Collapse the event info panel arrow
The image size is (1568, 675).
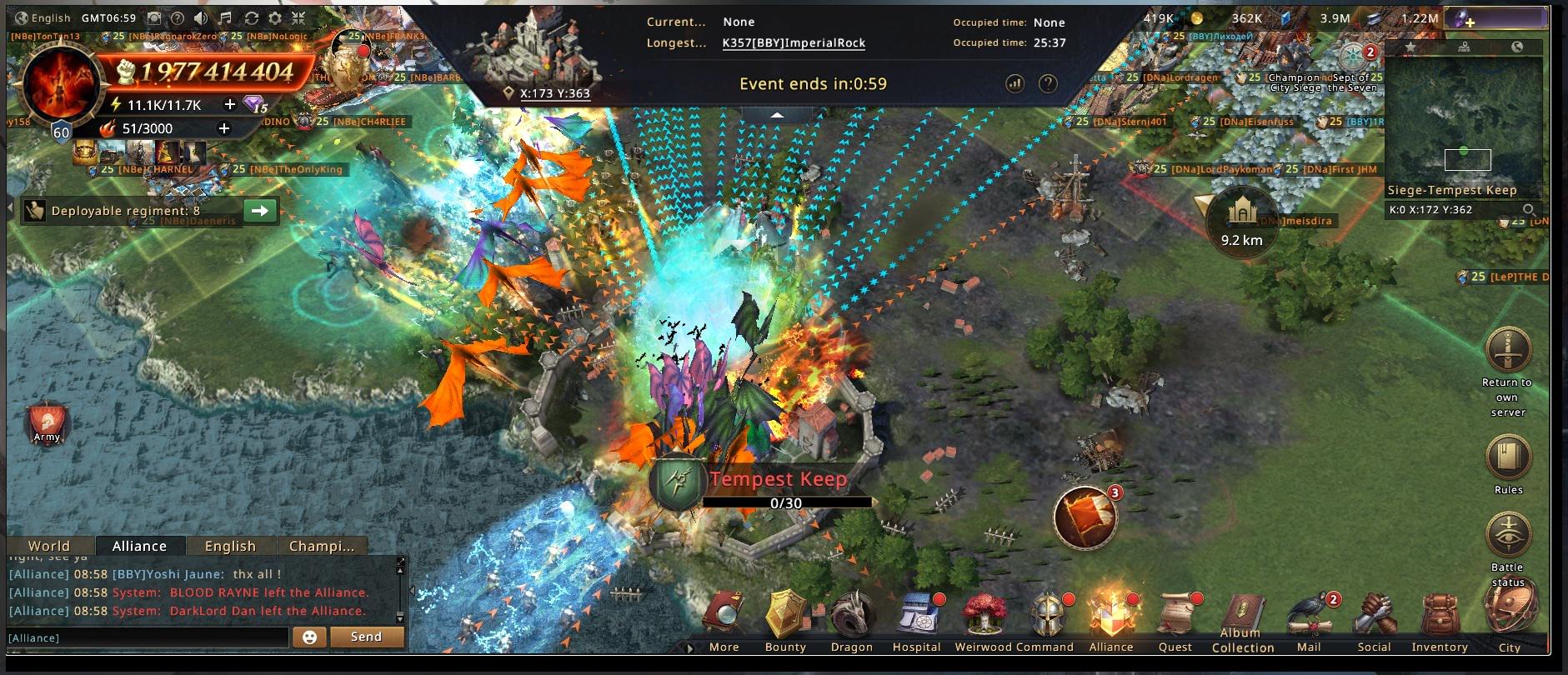777,115
